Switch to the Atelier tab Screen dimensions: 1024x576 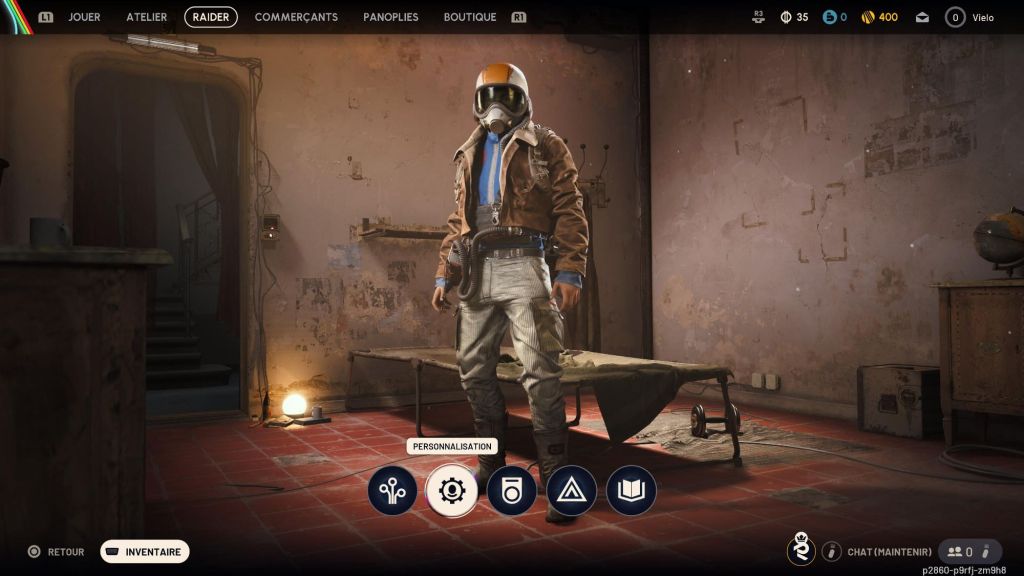(x=147, y=17)
